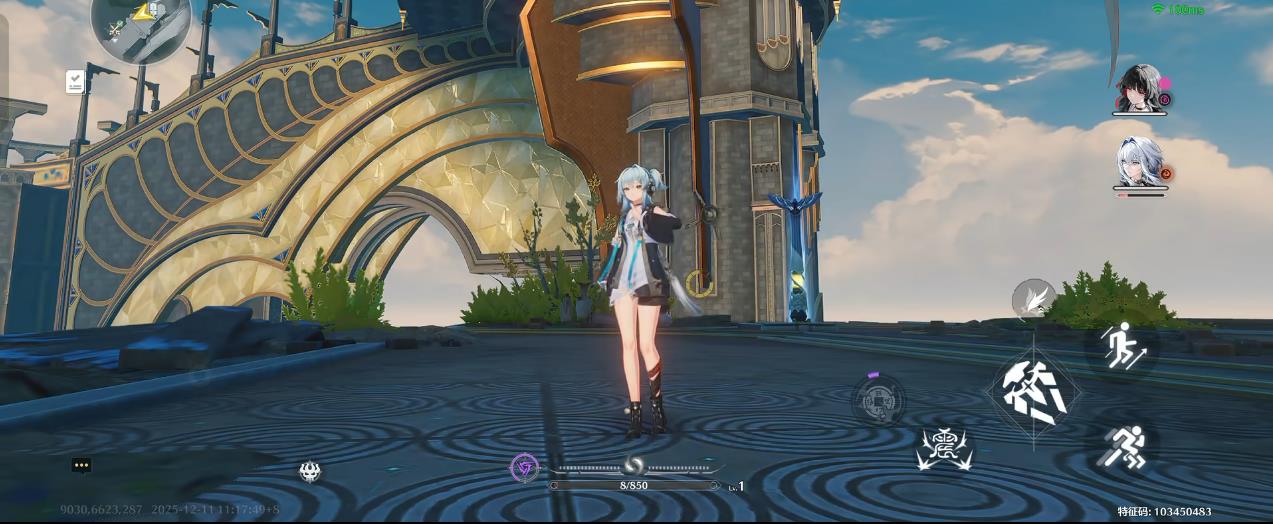Use the dim circular gadget button

pos(878,400)
